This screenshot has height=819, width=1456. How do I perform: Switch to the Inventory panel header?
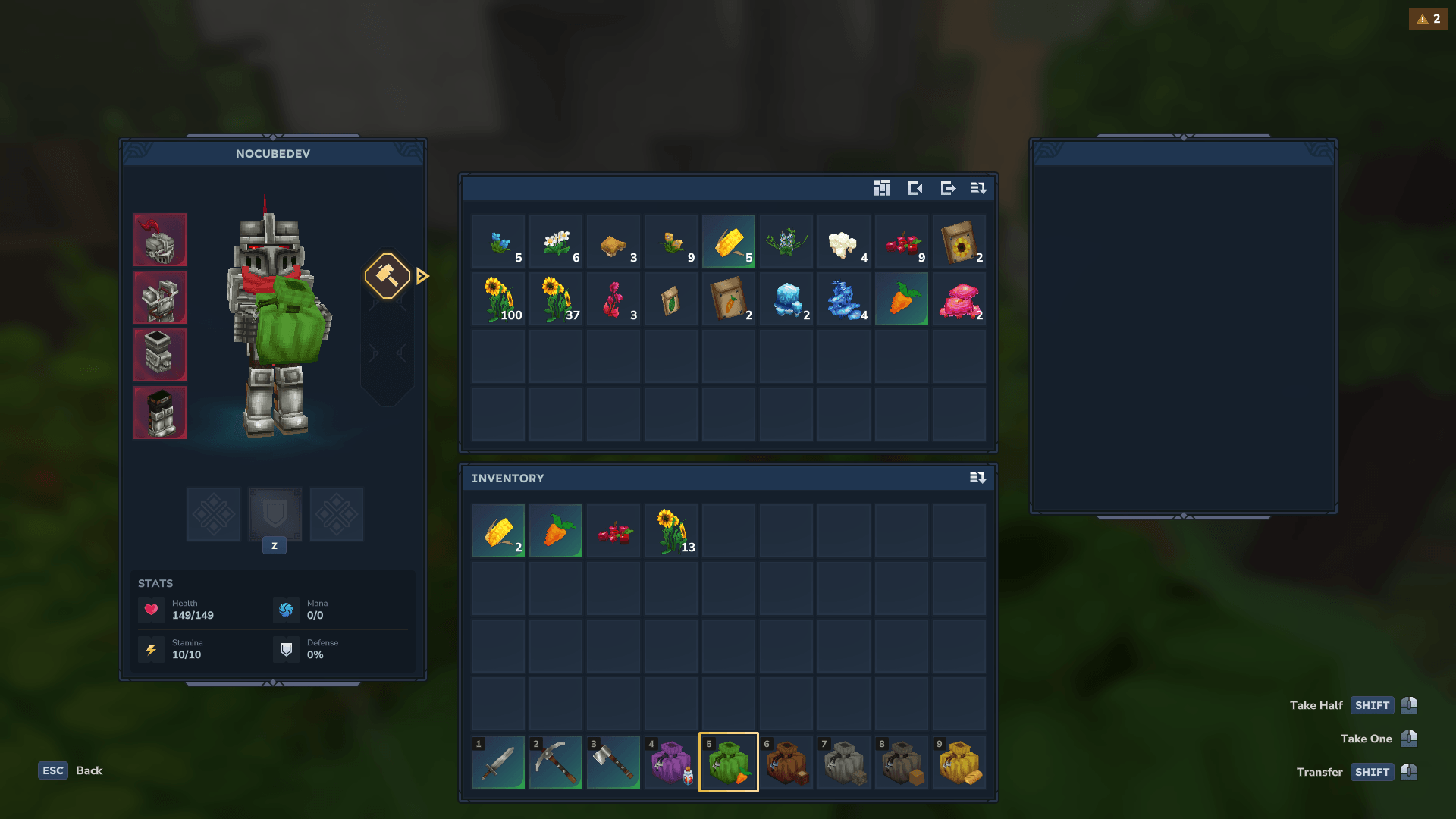507,478
